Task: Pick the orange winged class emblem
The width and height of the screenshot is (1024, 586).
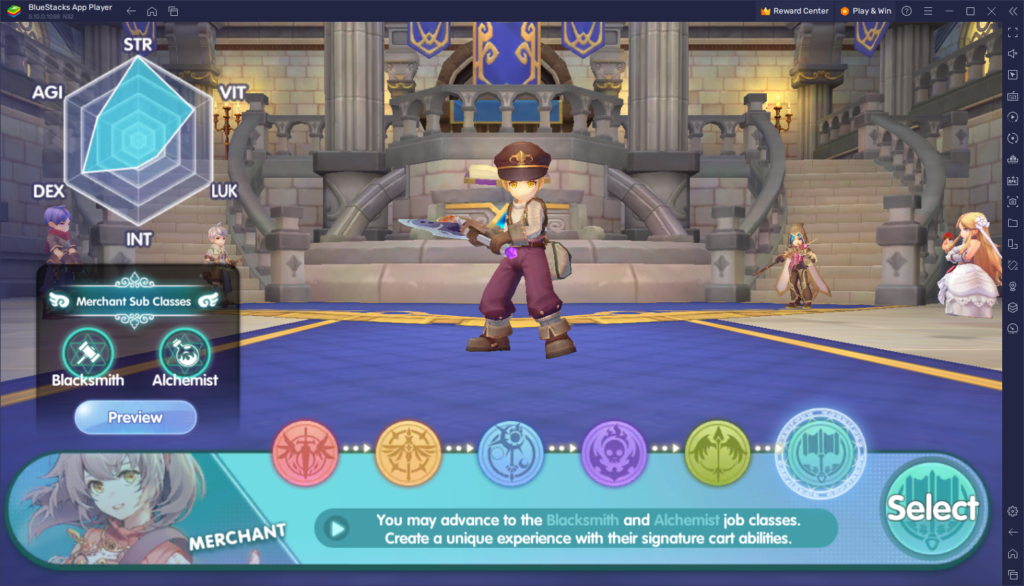Action: tap(408, 453)
